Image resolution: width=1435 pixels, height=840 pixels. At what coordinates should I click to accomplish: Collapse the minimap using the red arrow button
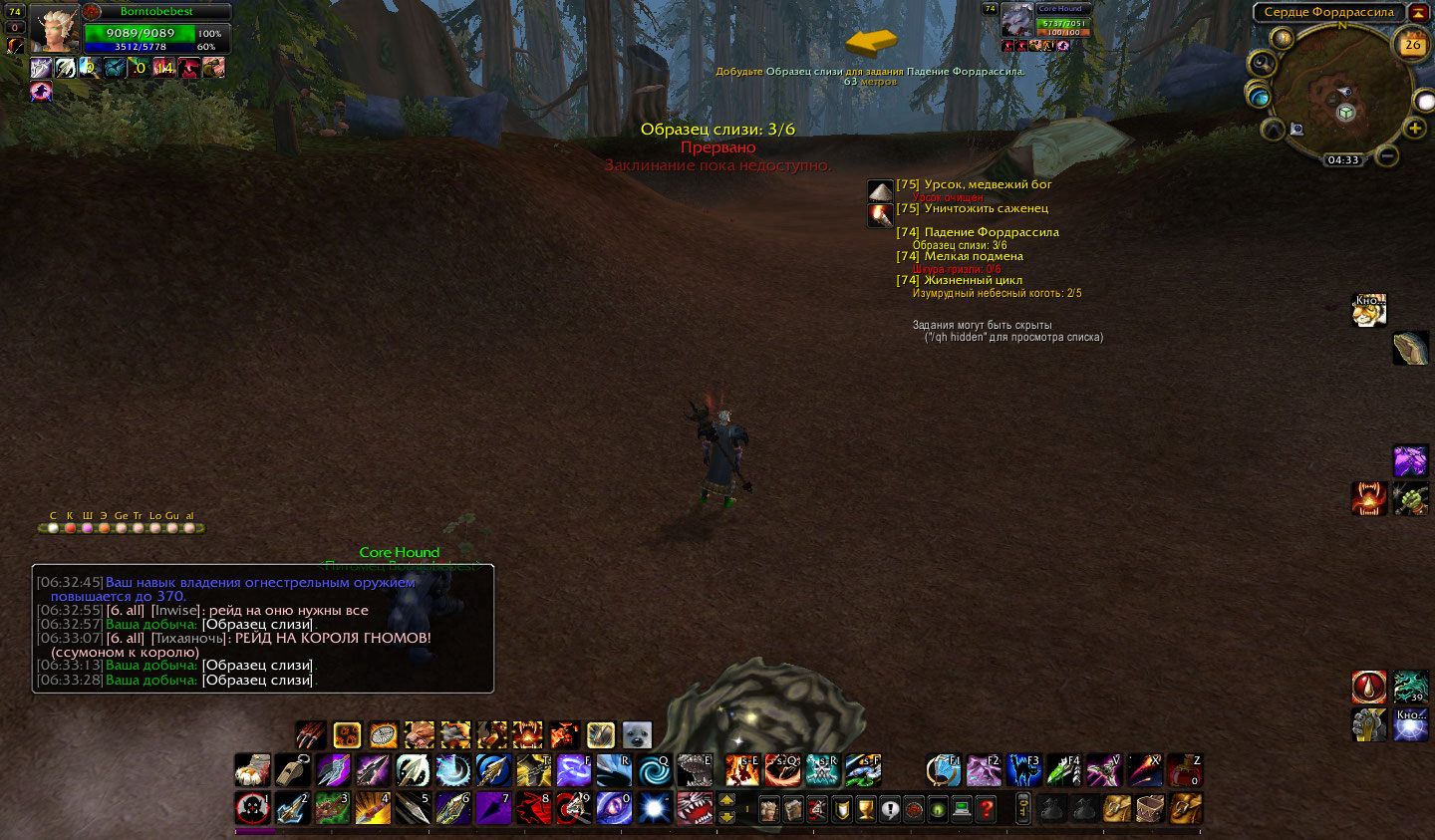click(x=1417, y=12)
